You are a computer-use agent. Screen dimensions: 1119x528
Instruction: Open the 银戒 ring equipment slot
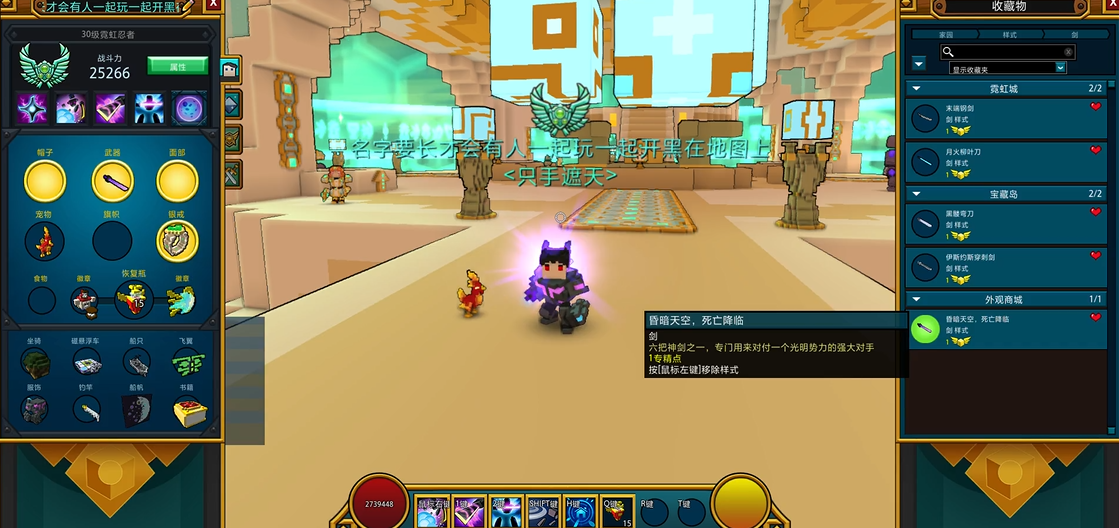[177, 240]
